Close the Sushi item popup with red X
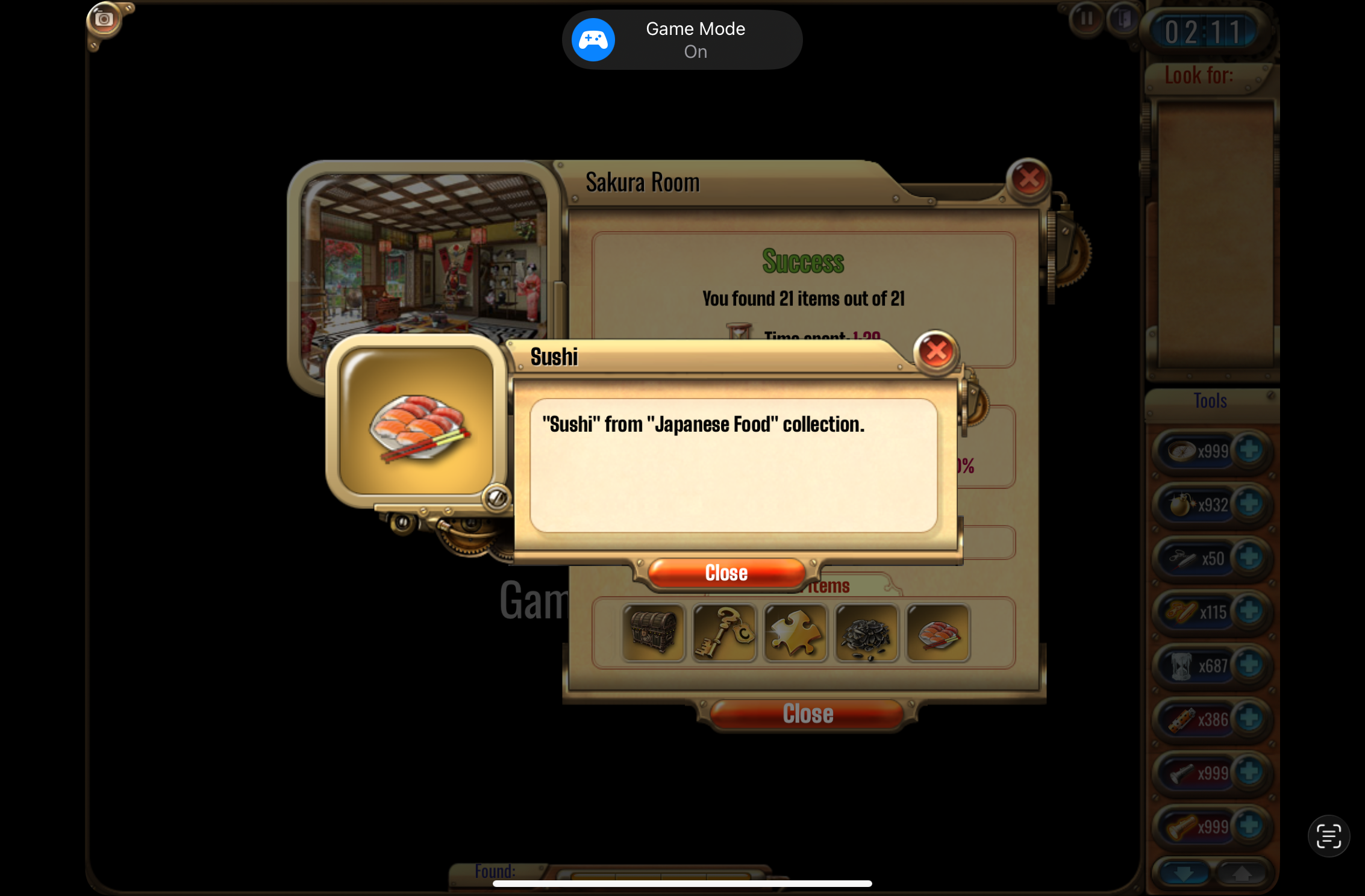Screen dimensions: 1365x896 coord(936,351)
